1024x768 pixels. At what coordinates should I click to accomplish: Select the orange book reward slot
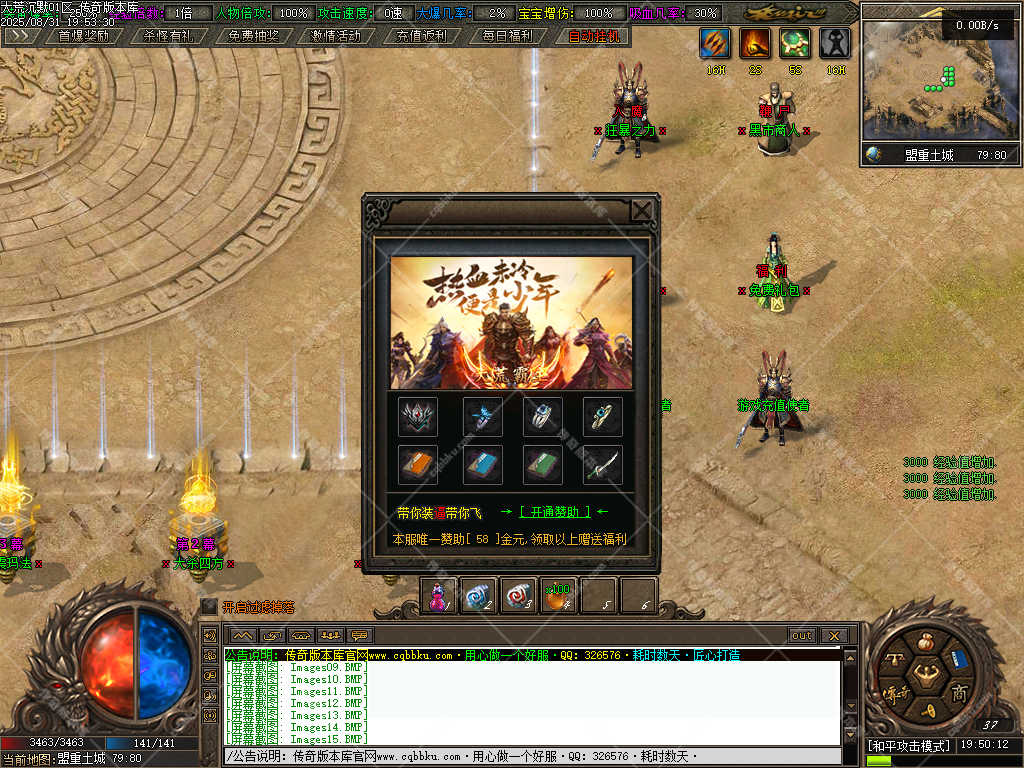(418, 465)
